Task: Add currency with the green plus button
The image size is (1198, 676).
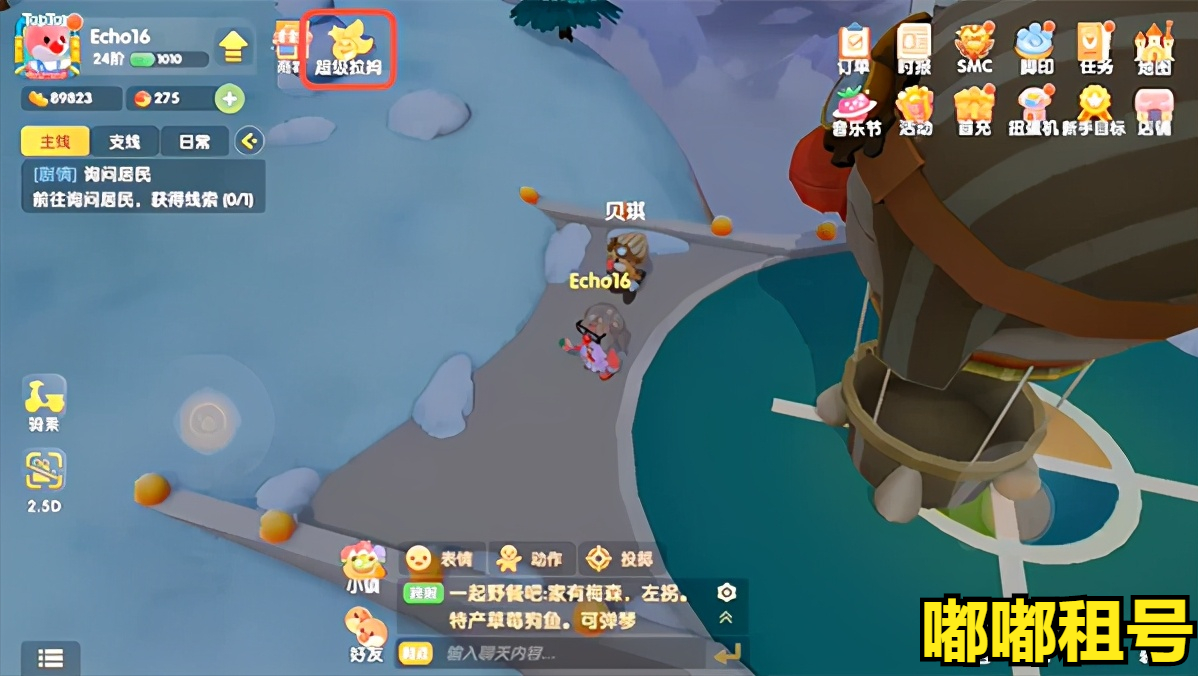Action: pyautogui.click(x=230, y=99)
